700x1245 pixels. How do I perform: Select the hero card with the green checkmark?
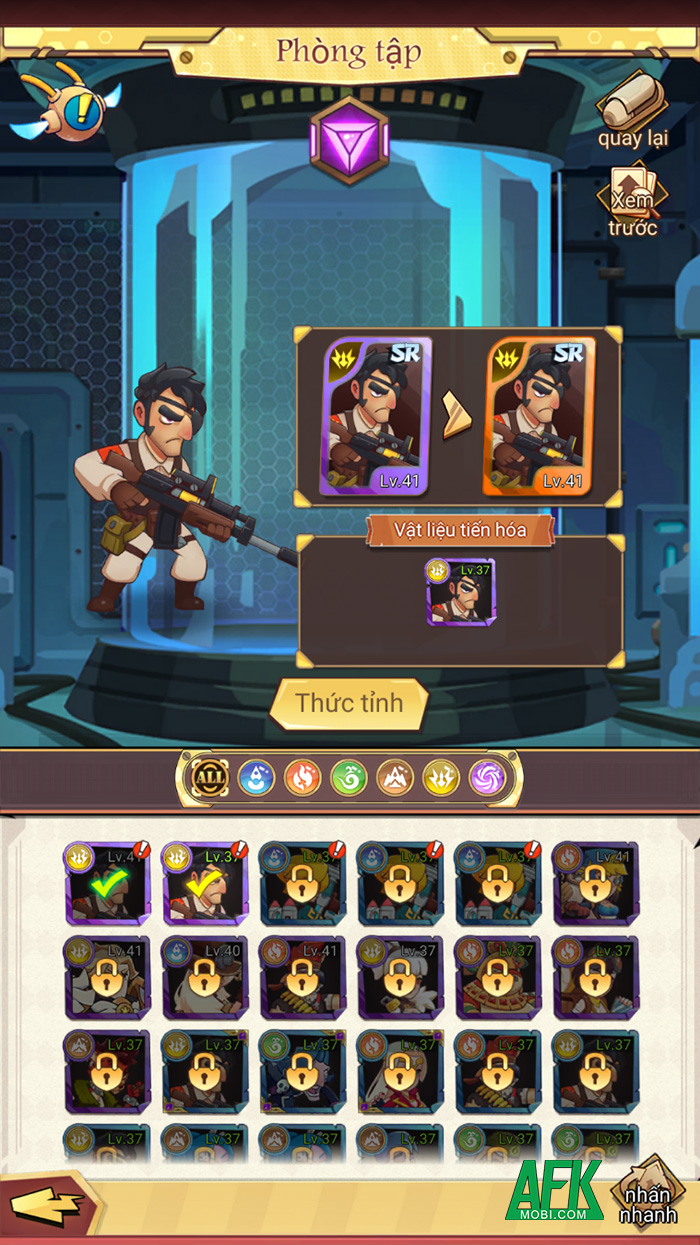[106, 883]
